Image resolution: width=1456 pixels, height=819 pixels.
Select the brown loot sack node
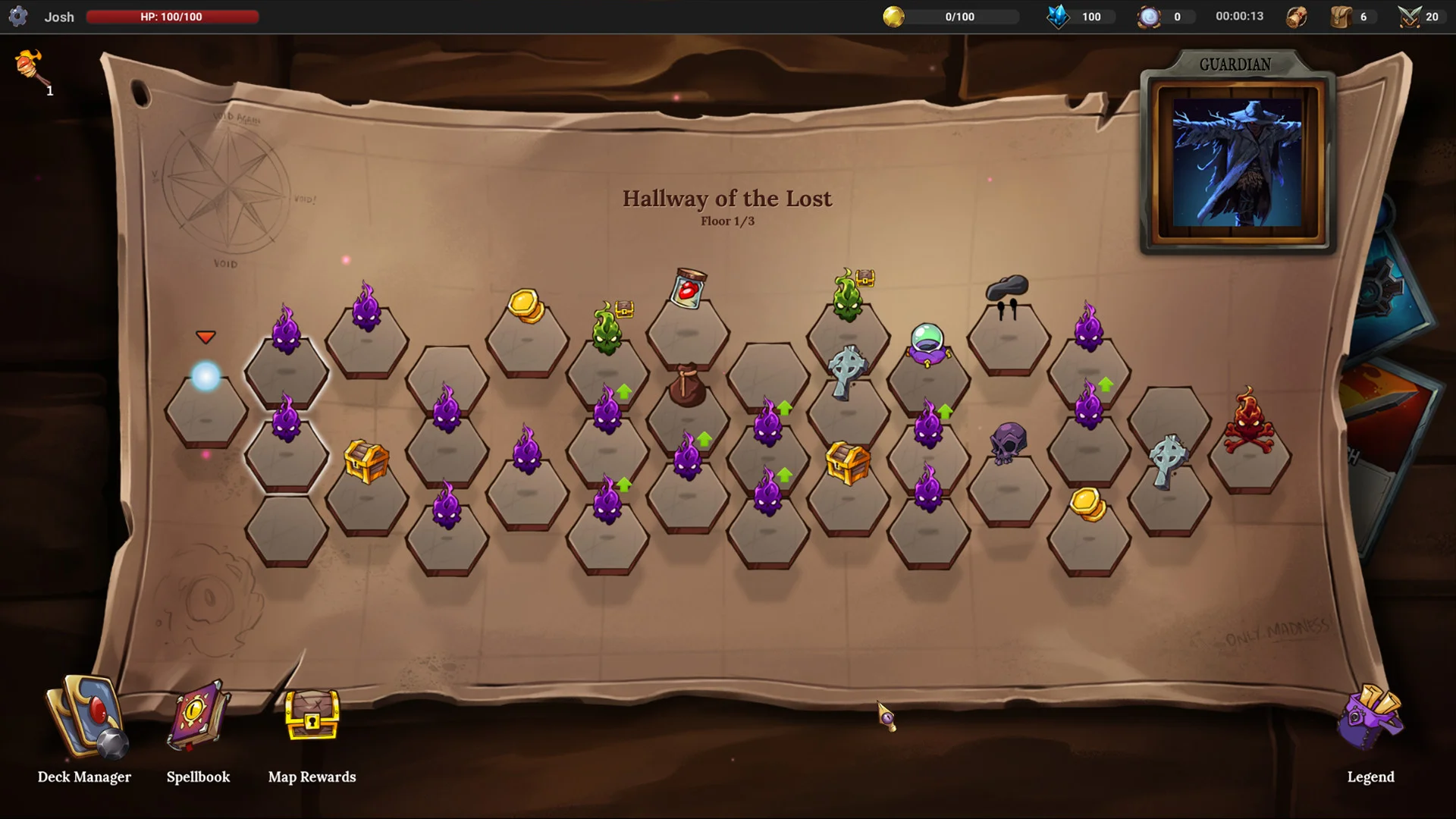(x=687, y=387)
